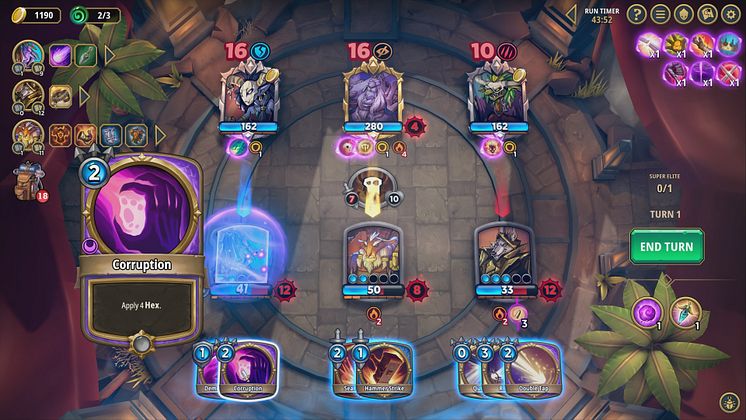Open the help question mark button
The width and height of the screenshot is (746, 420).
pos(637,14)
